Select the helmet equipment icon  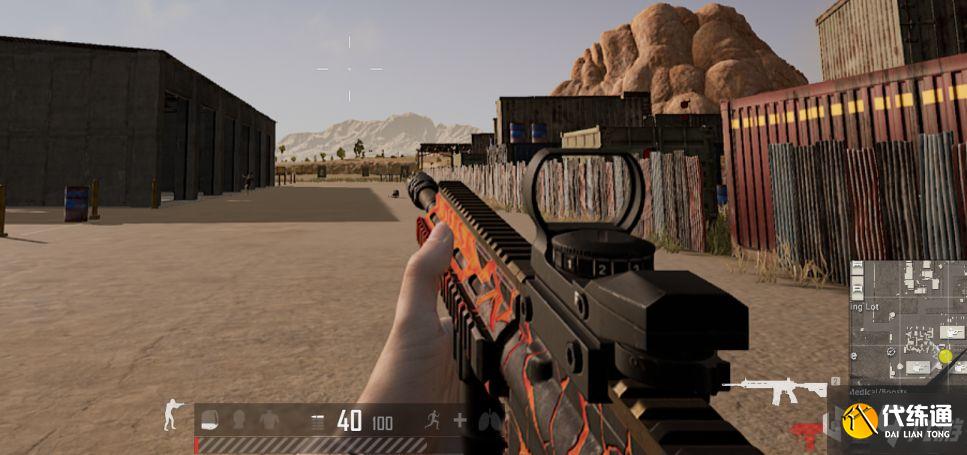click(240, 420)
